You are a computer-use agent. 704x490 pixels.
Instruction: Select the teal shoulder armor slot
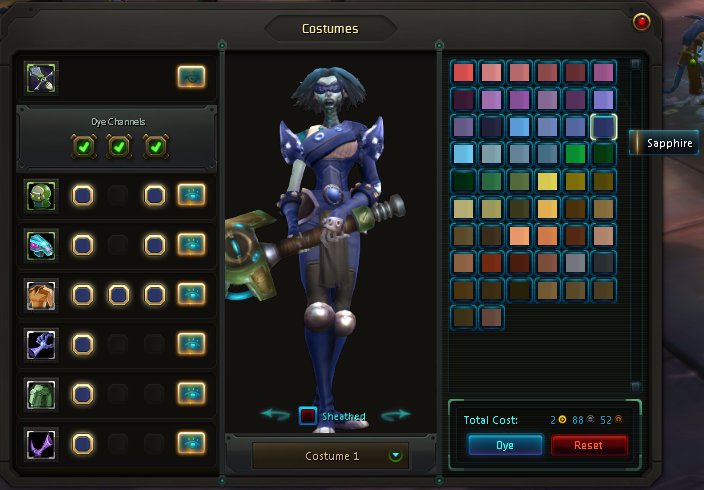(42, 244)
